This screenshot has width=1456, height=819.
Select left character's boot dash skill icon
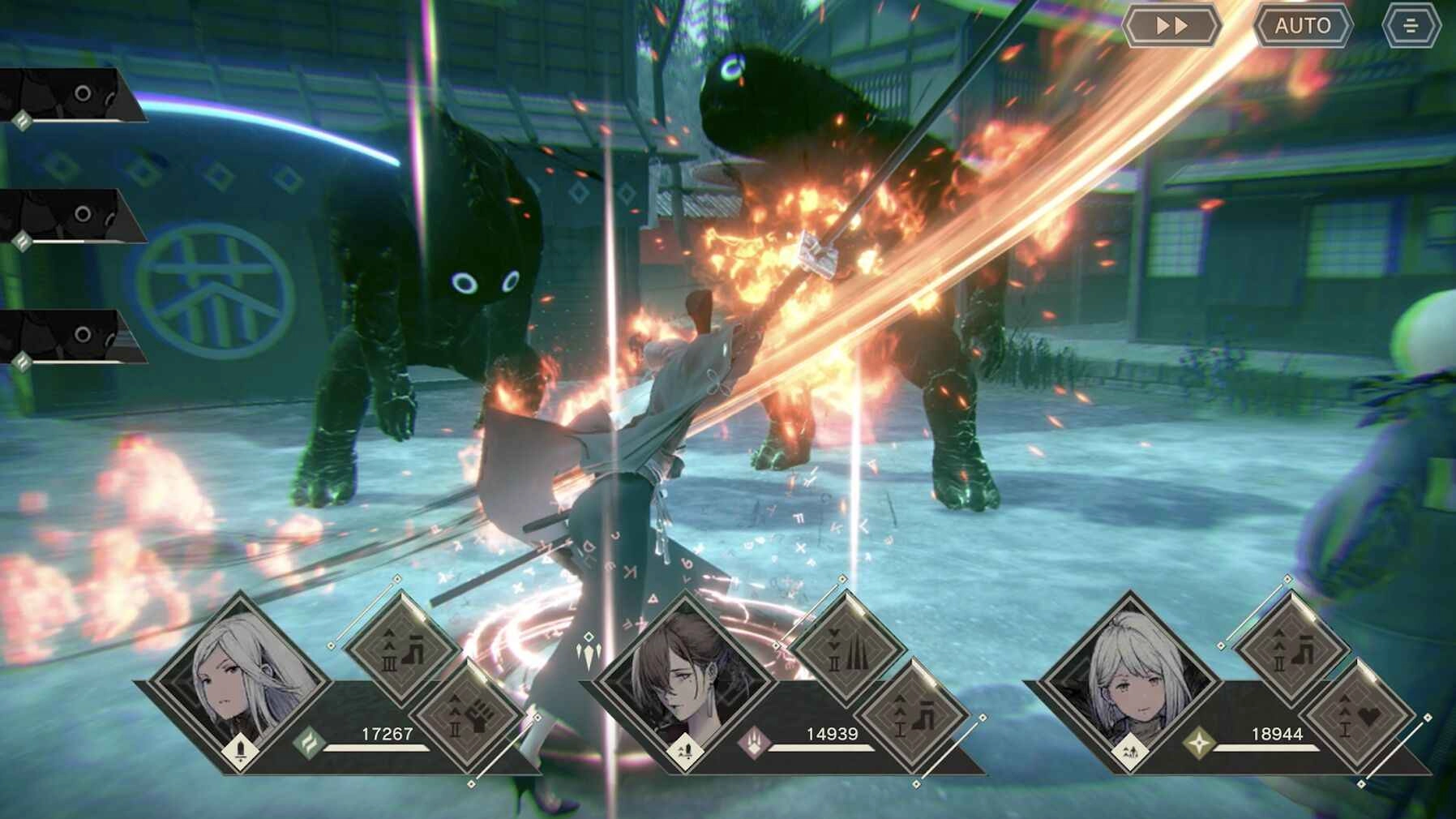(x=402, y=649)
